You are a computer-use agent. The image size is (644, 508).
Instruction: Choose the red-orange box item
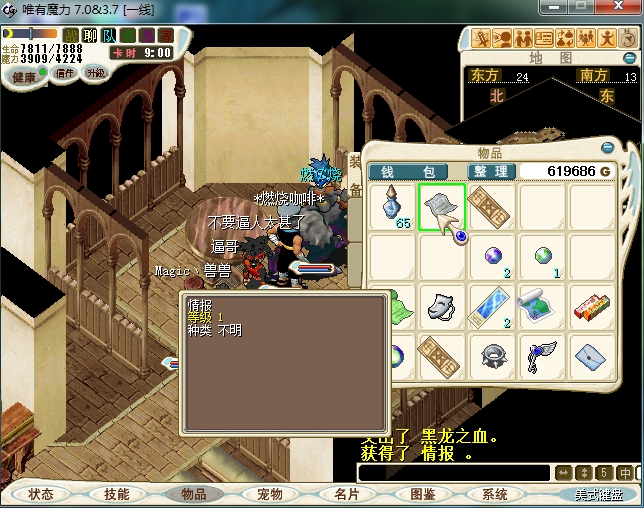592,305
